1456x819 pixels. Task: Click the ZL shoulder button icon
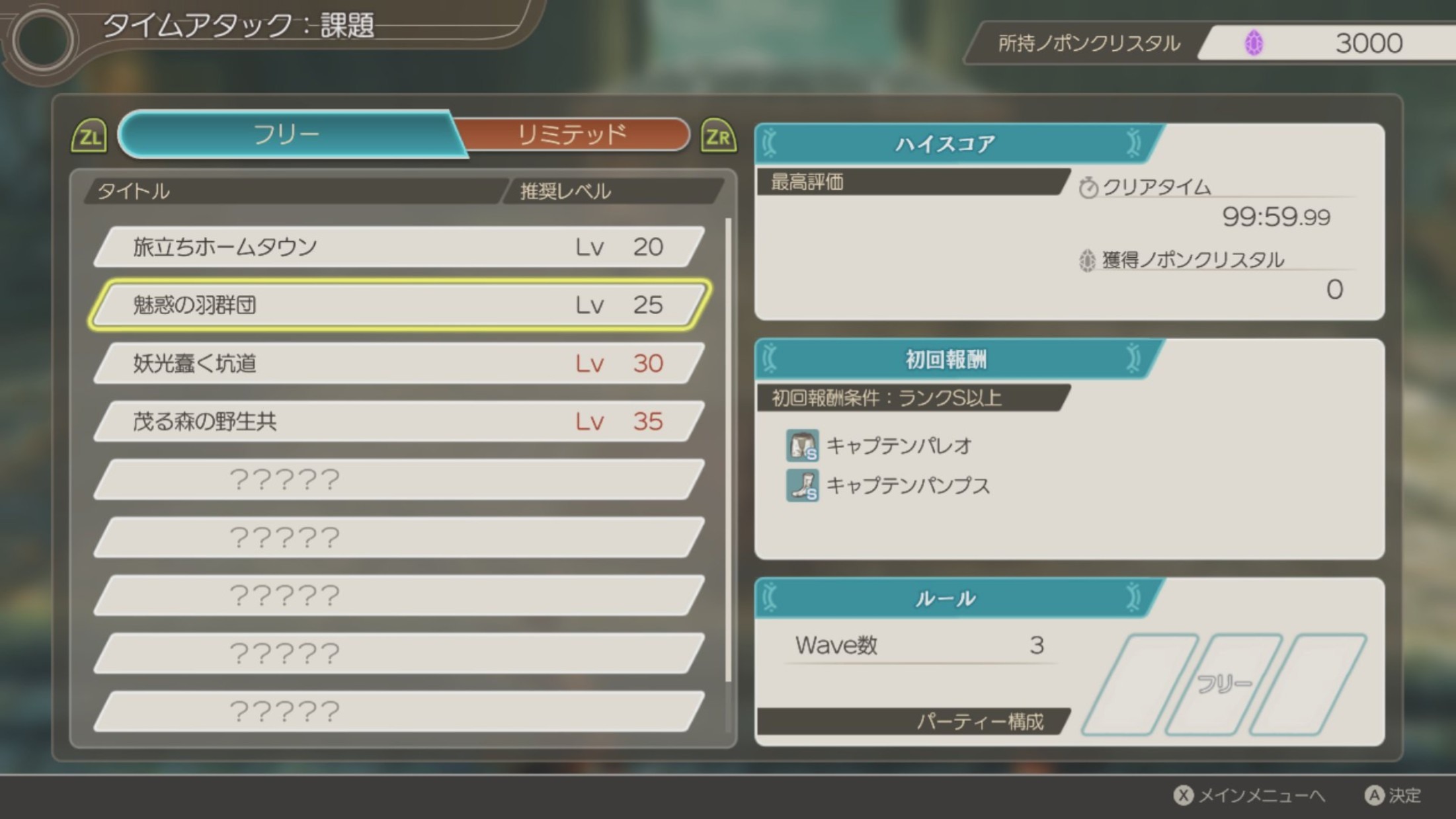pyautogui.click(x=91, y=136)
